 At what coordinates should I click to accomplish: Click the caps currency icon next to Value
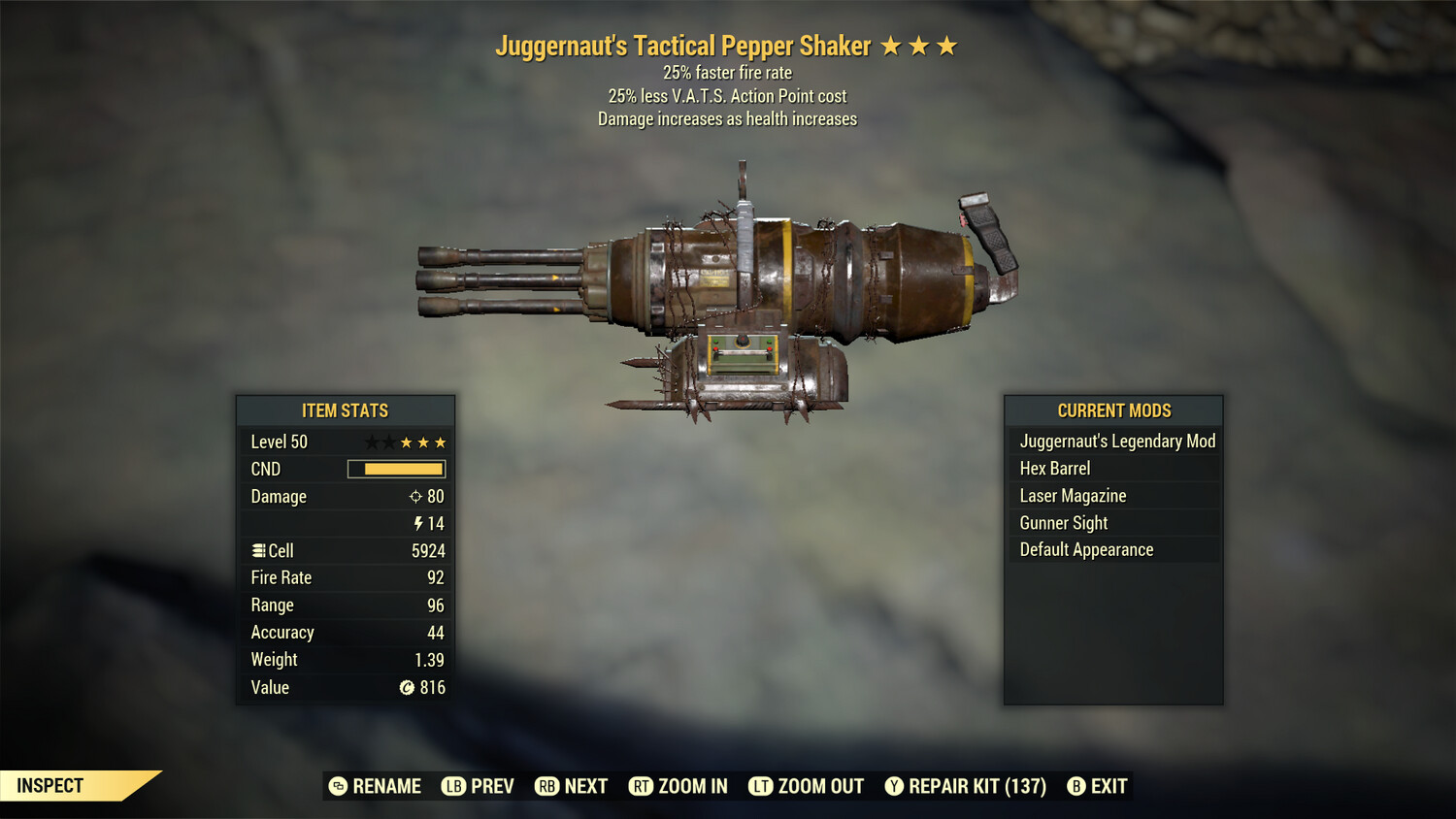(x=405, y=687)
